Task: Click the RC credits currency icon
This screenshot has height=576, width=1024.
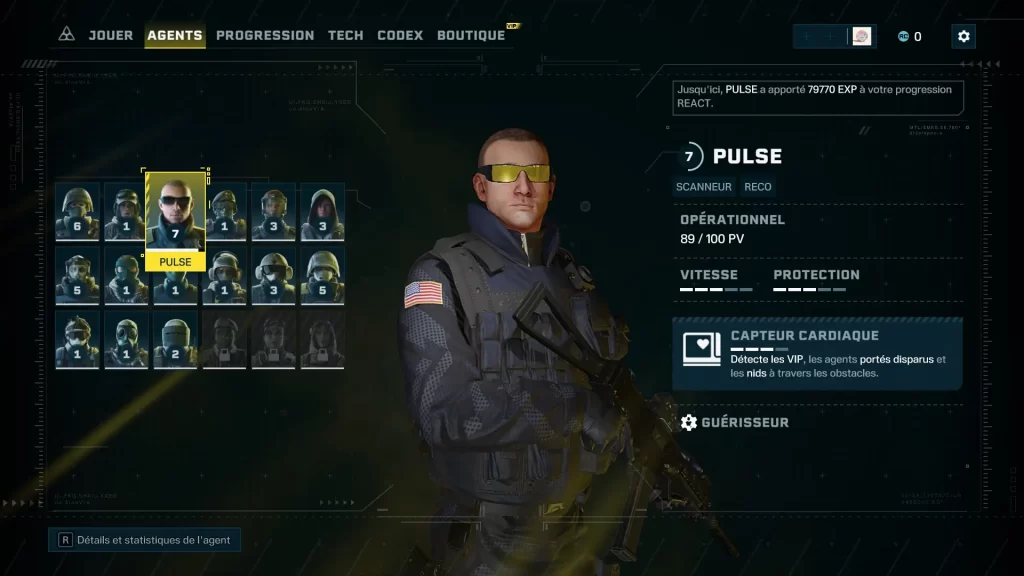Action: 903,36
